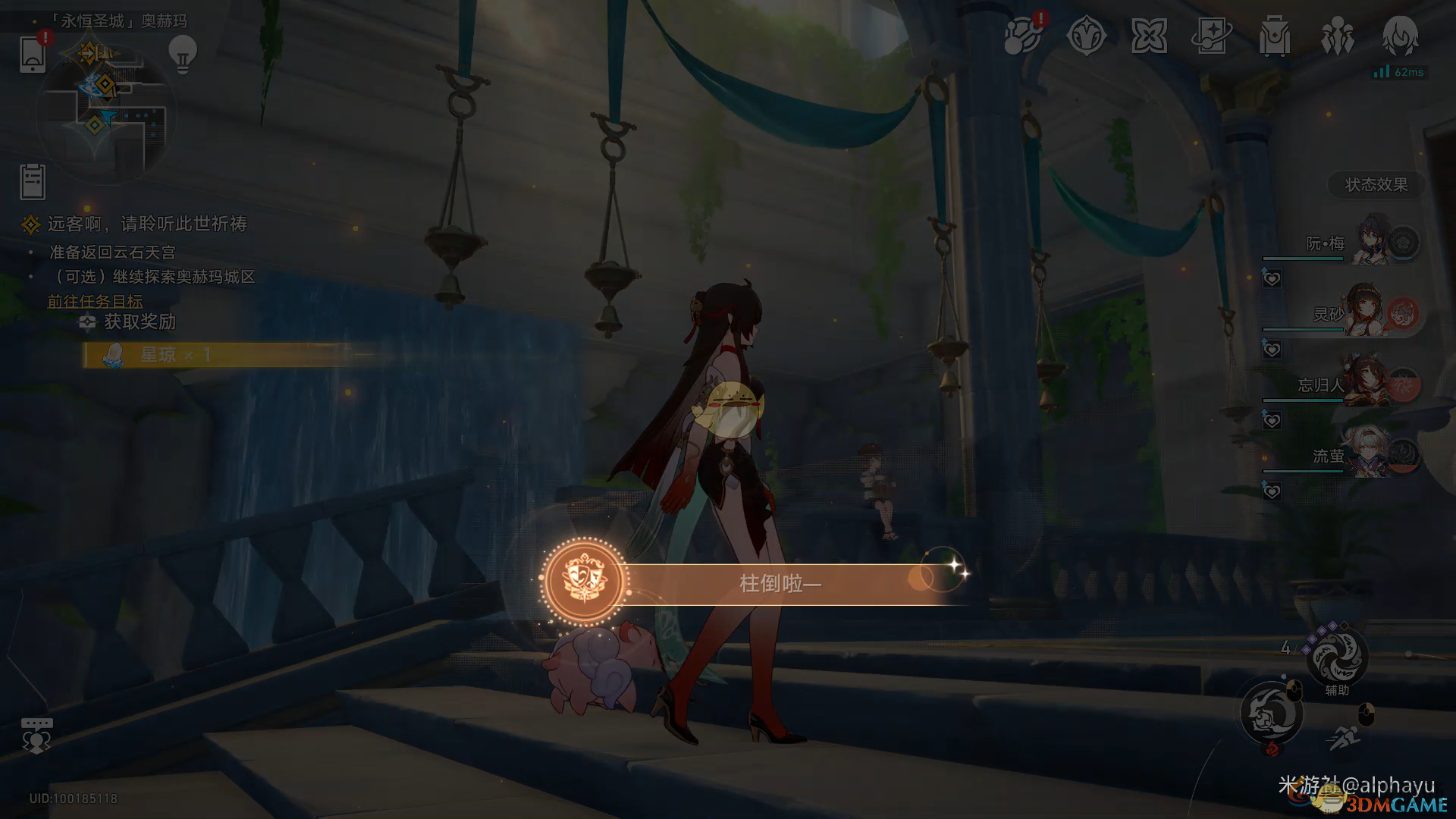Click the profile avatar silhouette icon
The image size is (1456, 819).
coord(1400,36)
